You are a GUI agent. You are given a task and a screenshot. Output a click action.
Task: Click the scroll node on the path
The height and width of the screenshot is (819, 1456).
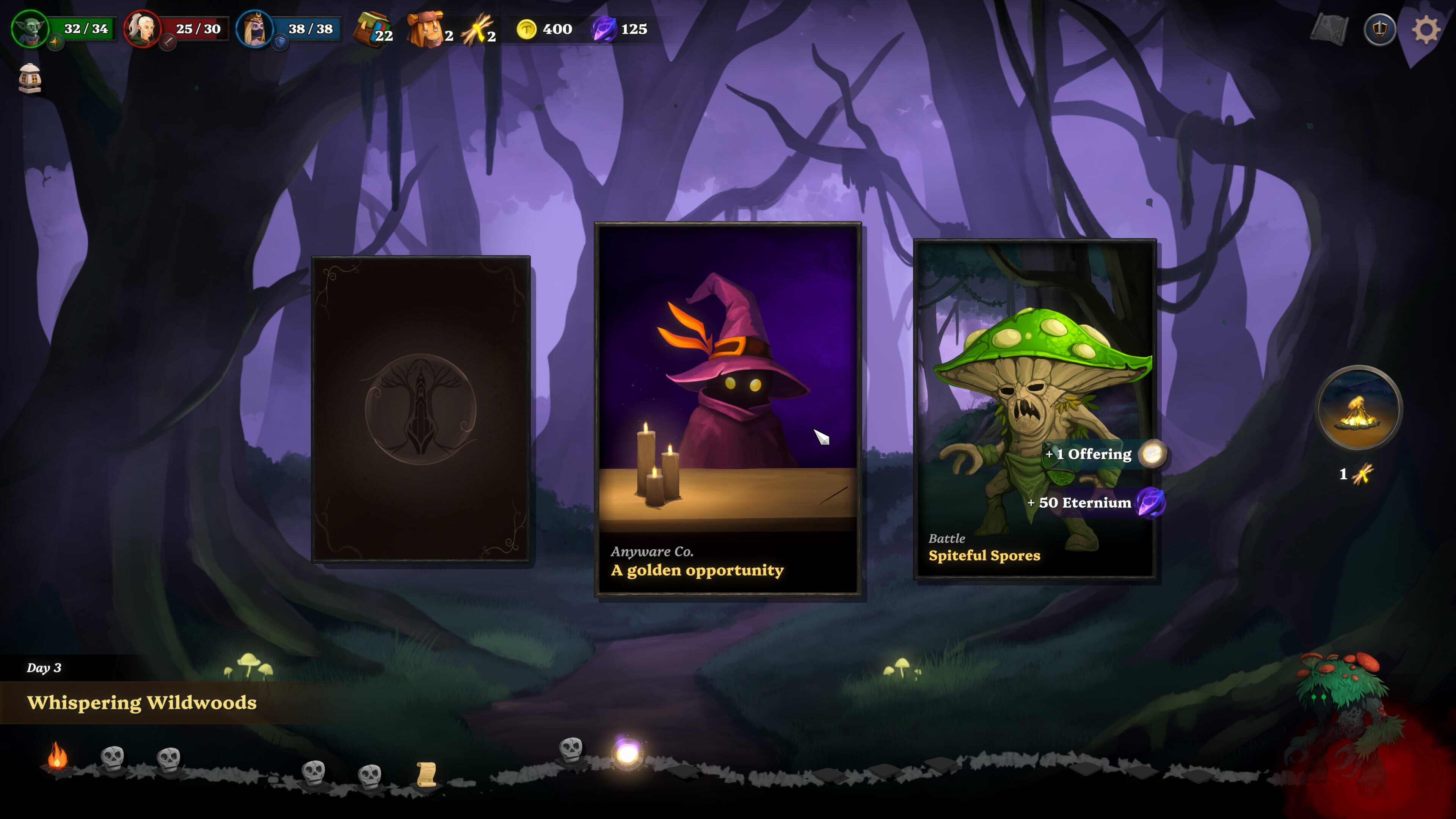pyautogui.click(x=426, y=774)
